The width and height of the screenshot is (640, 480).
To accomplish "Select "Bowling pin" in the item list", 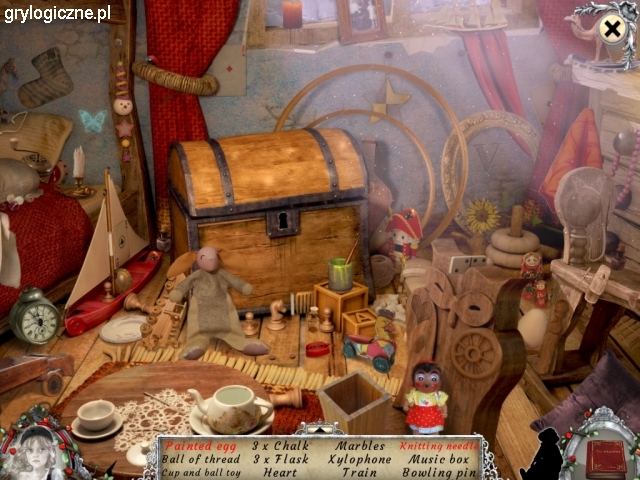I will pyautogui.click(x=438, y=472).
